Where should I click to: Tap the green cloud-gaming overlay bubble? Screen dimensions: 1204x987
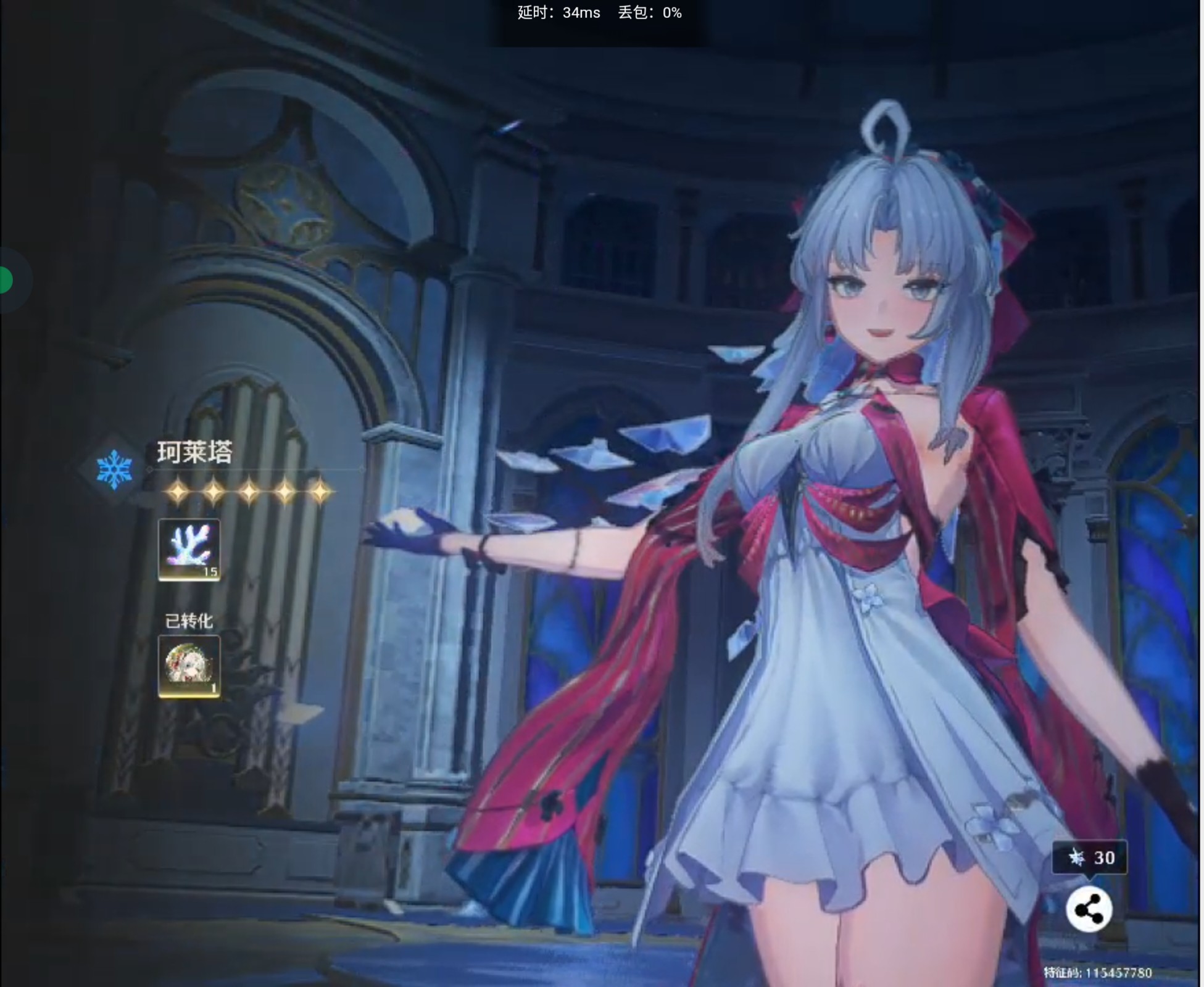tap(6, 280)
